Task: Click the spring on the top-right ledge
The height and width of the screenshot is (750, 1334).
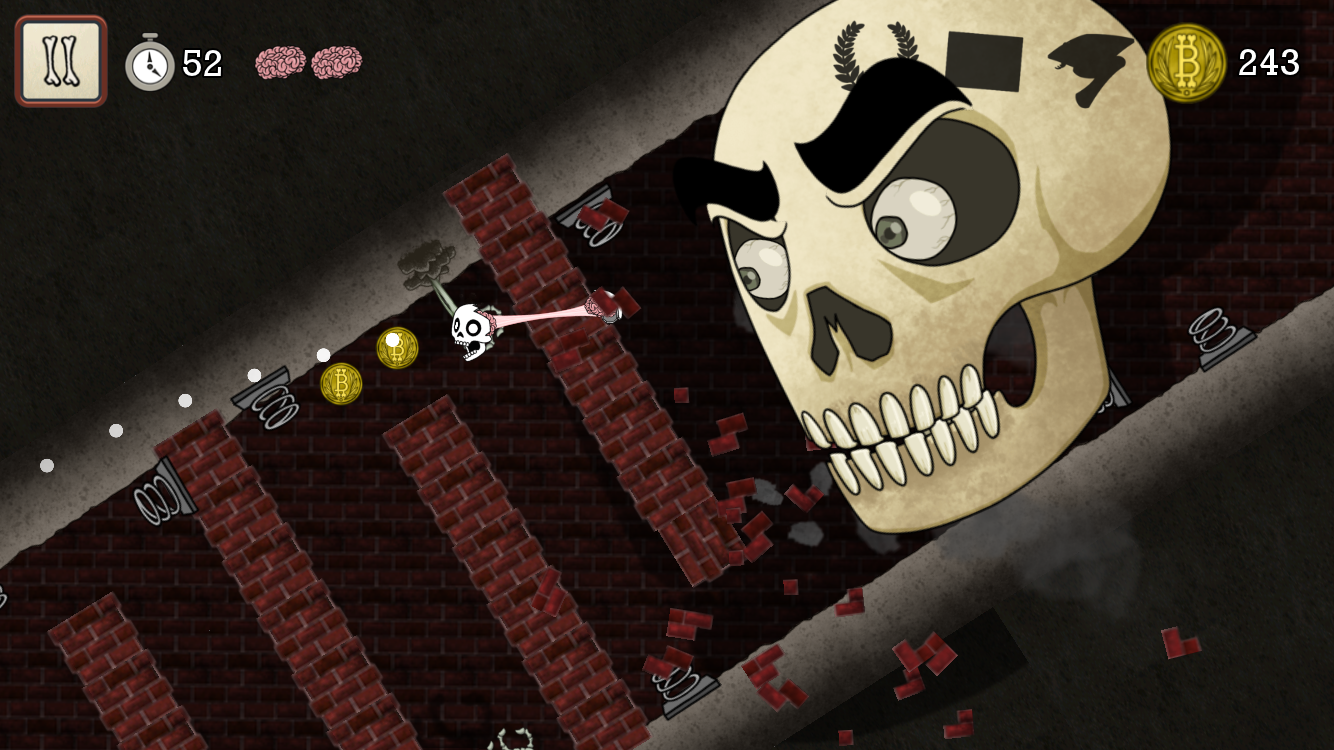Action: tap(1213, 330)
